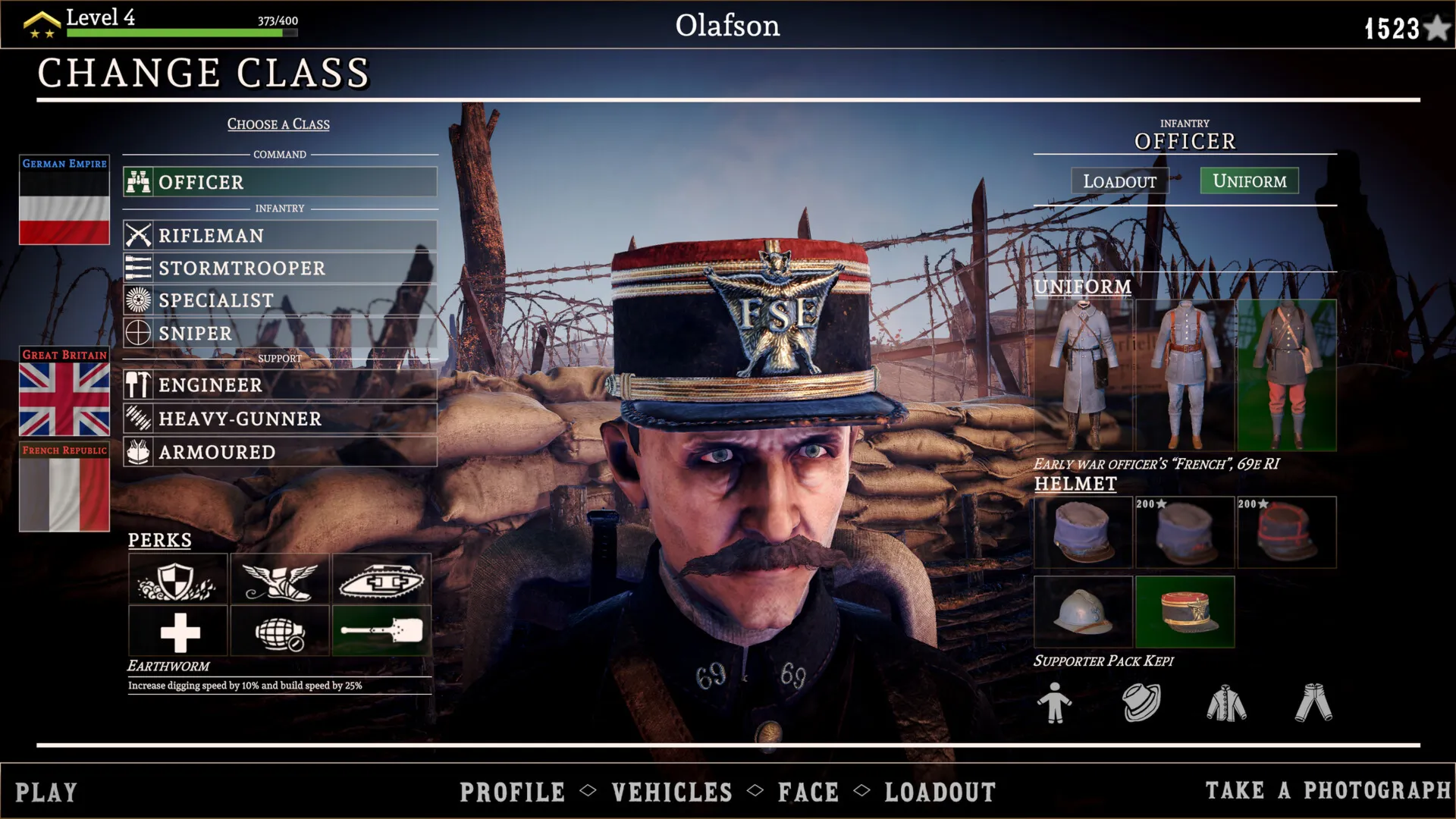Select the Armoured class
Viewport: 1456px width, 819px height.
[x=280, y=452]
